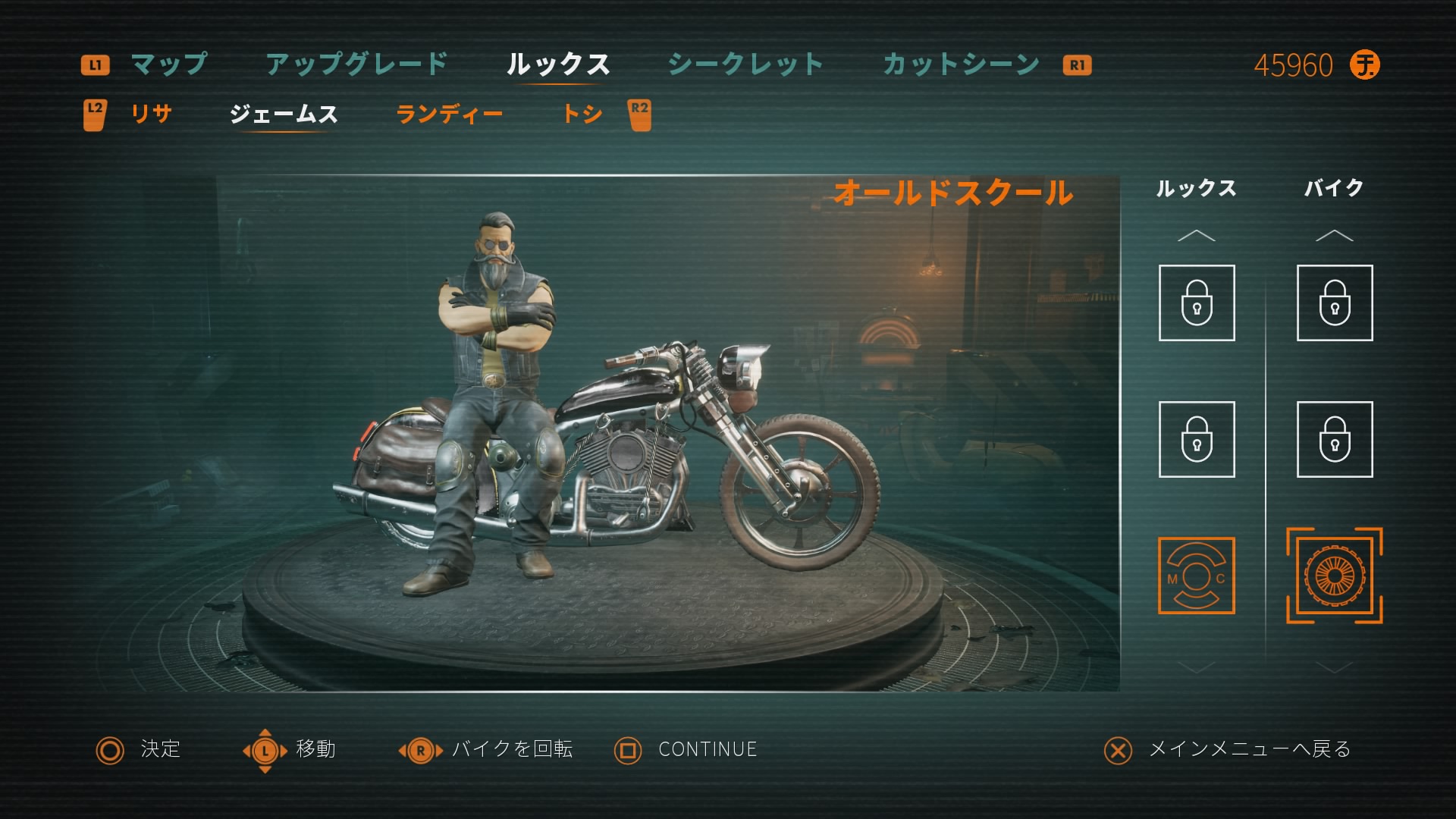Confirm selection with 決定
Viewport: 1456px width, 819px height.
point(160,749)
